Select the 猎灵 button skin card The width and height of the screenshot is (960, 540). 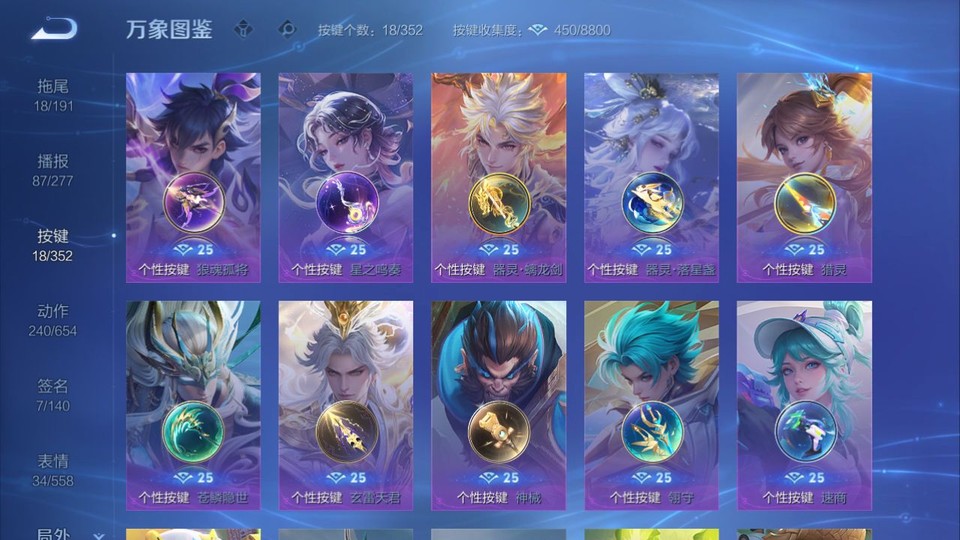(804, 177)
